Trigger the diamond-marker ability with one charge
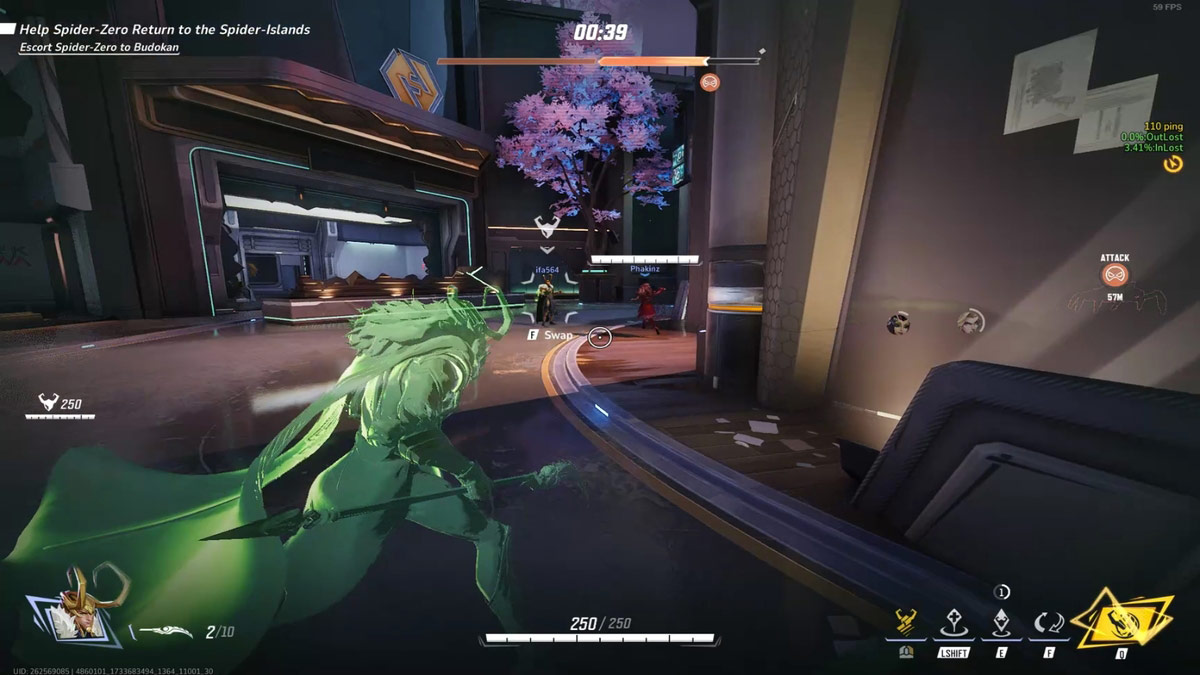The width and height of the screenshot is (1200, 675). 1001,622
